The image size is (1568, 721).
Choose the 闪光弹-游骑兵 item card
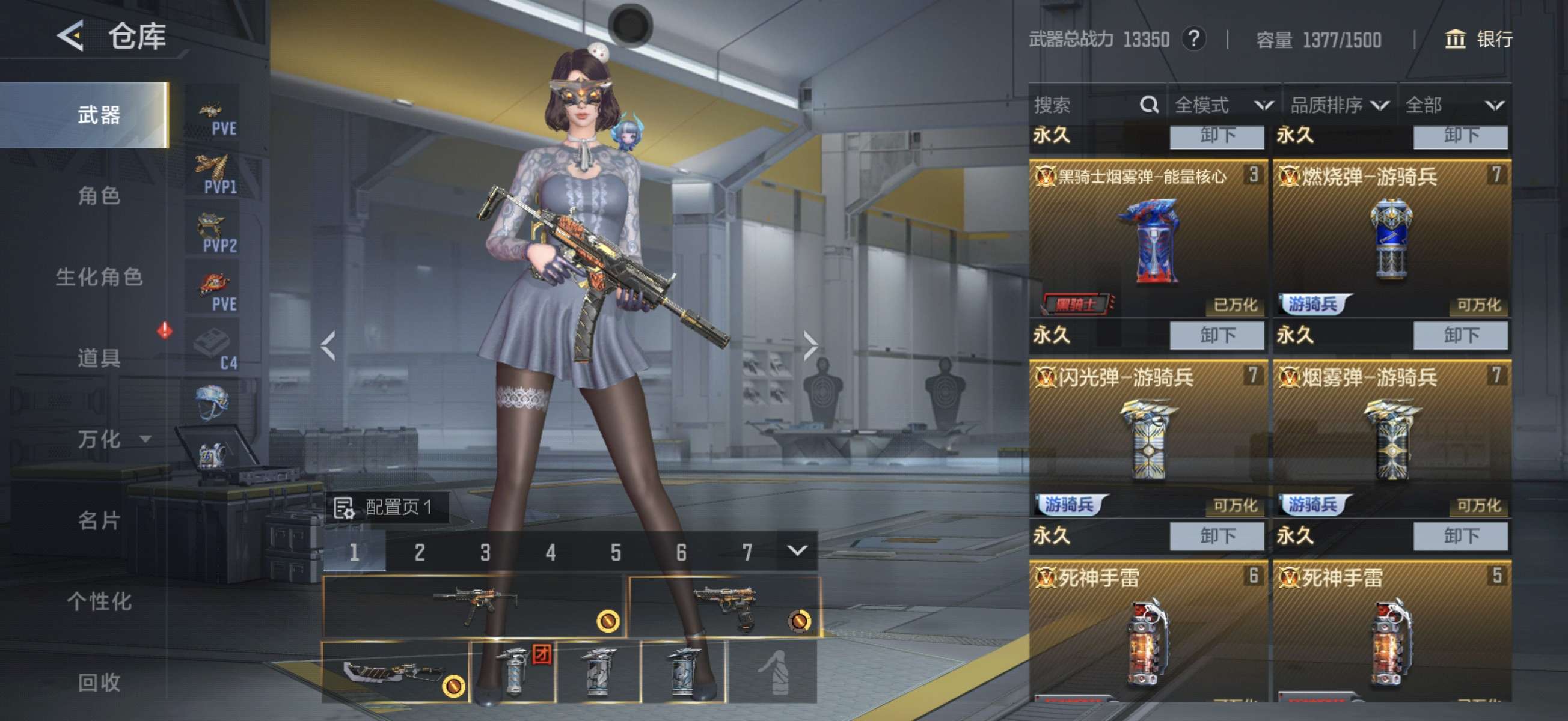(x=1147, y=439)
